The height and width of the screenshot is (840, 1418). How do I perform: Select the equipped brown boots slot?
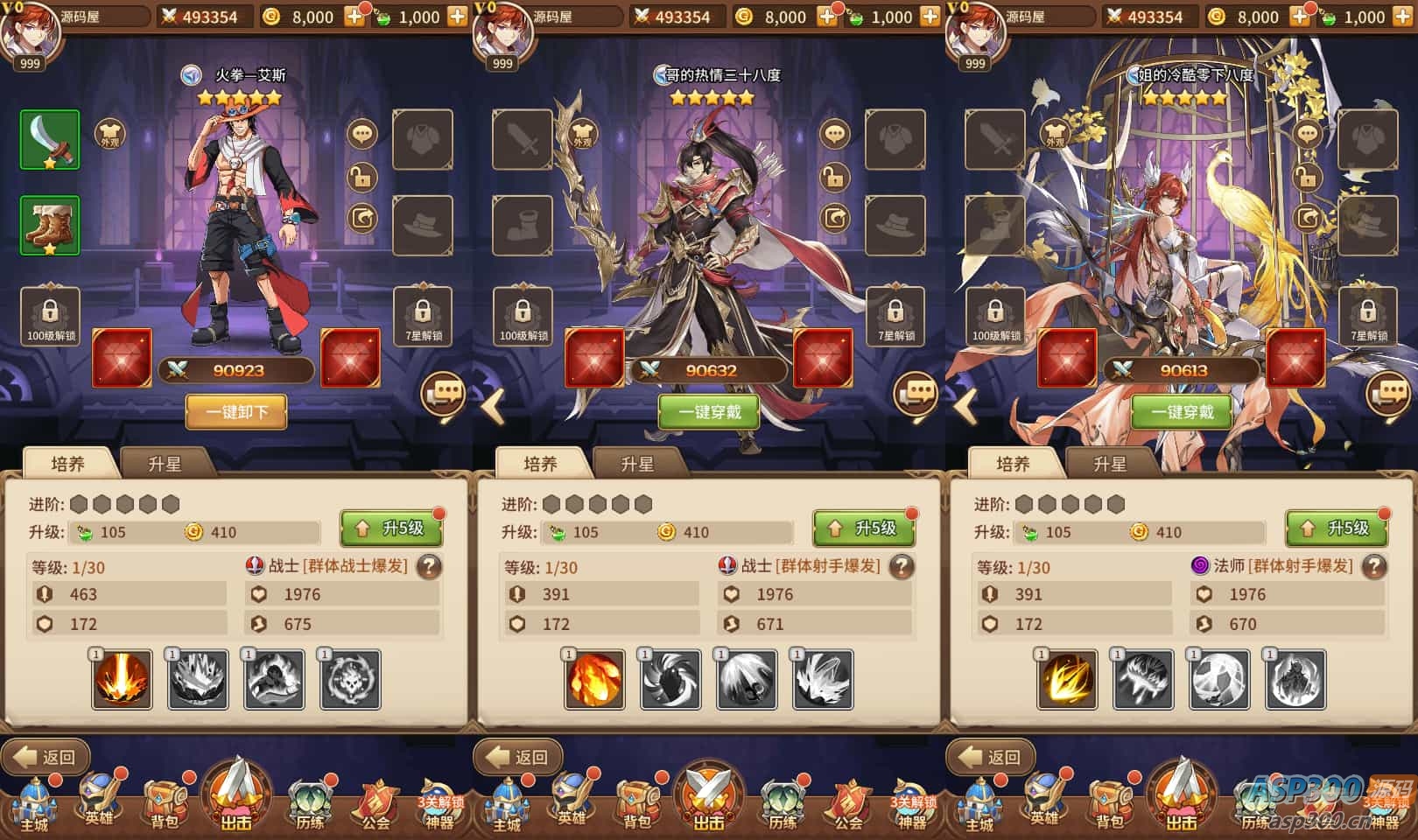[50, 226]
